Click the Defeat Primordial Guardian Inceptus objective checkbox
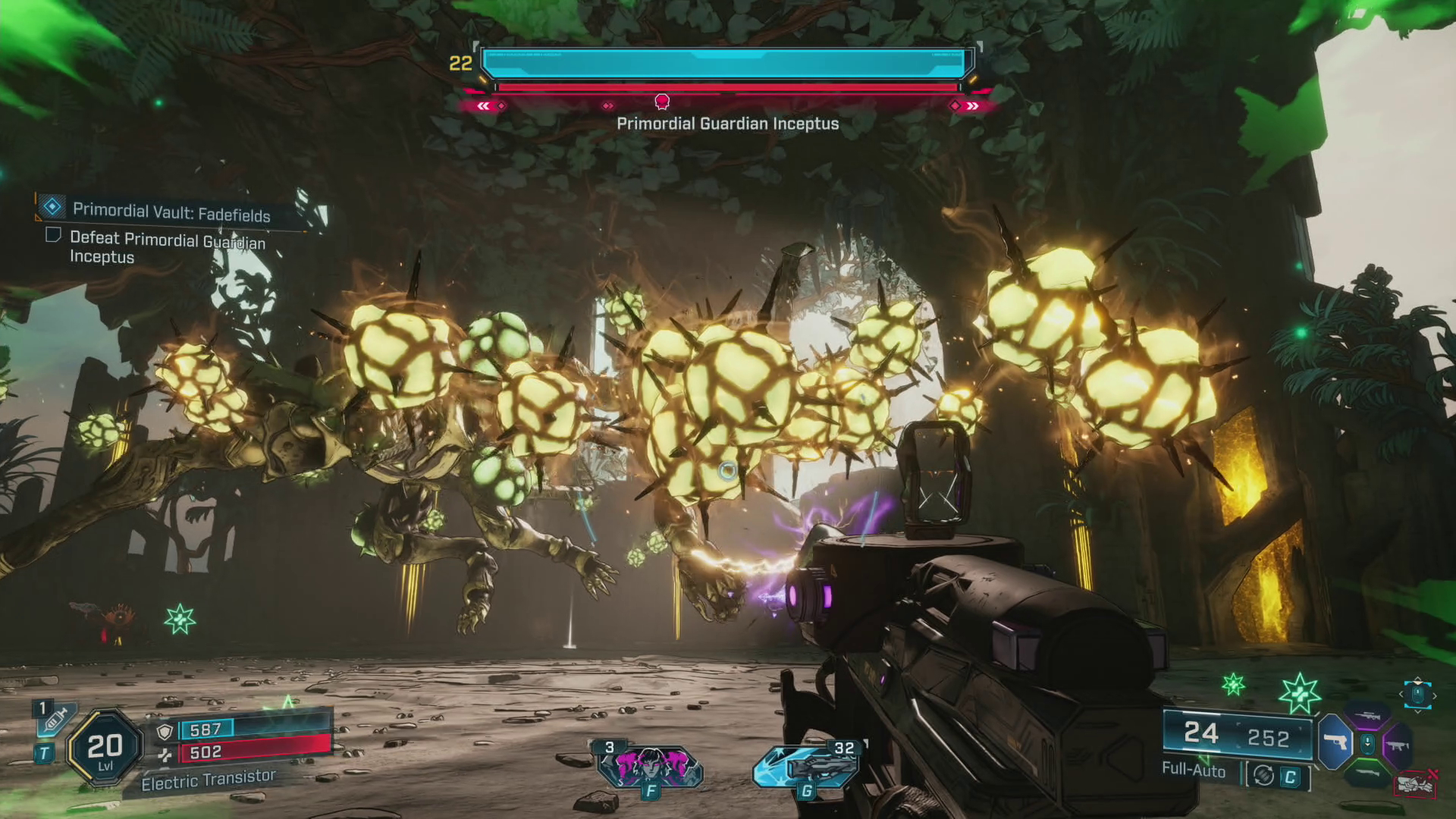This screenshot has width=1456, height=819. (x=53, y=235)
